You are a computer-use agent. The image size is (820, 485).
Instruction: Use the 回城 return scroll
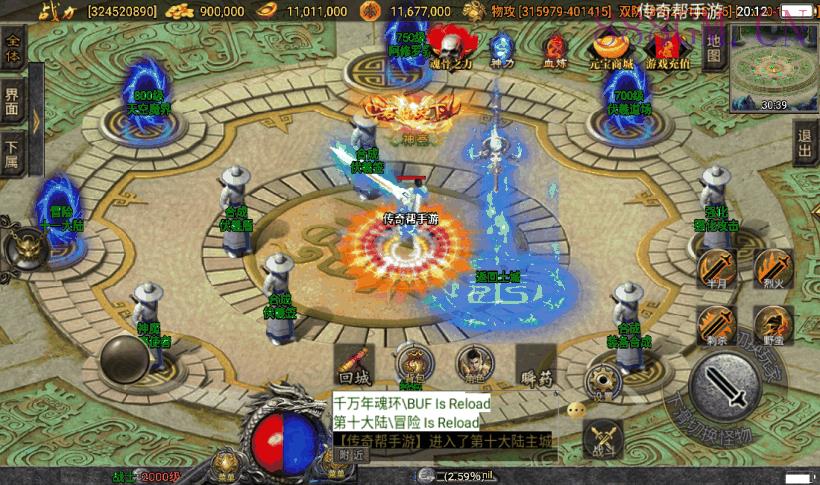click(x=355, y=366)
